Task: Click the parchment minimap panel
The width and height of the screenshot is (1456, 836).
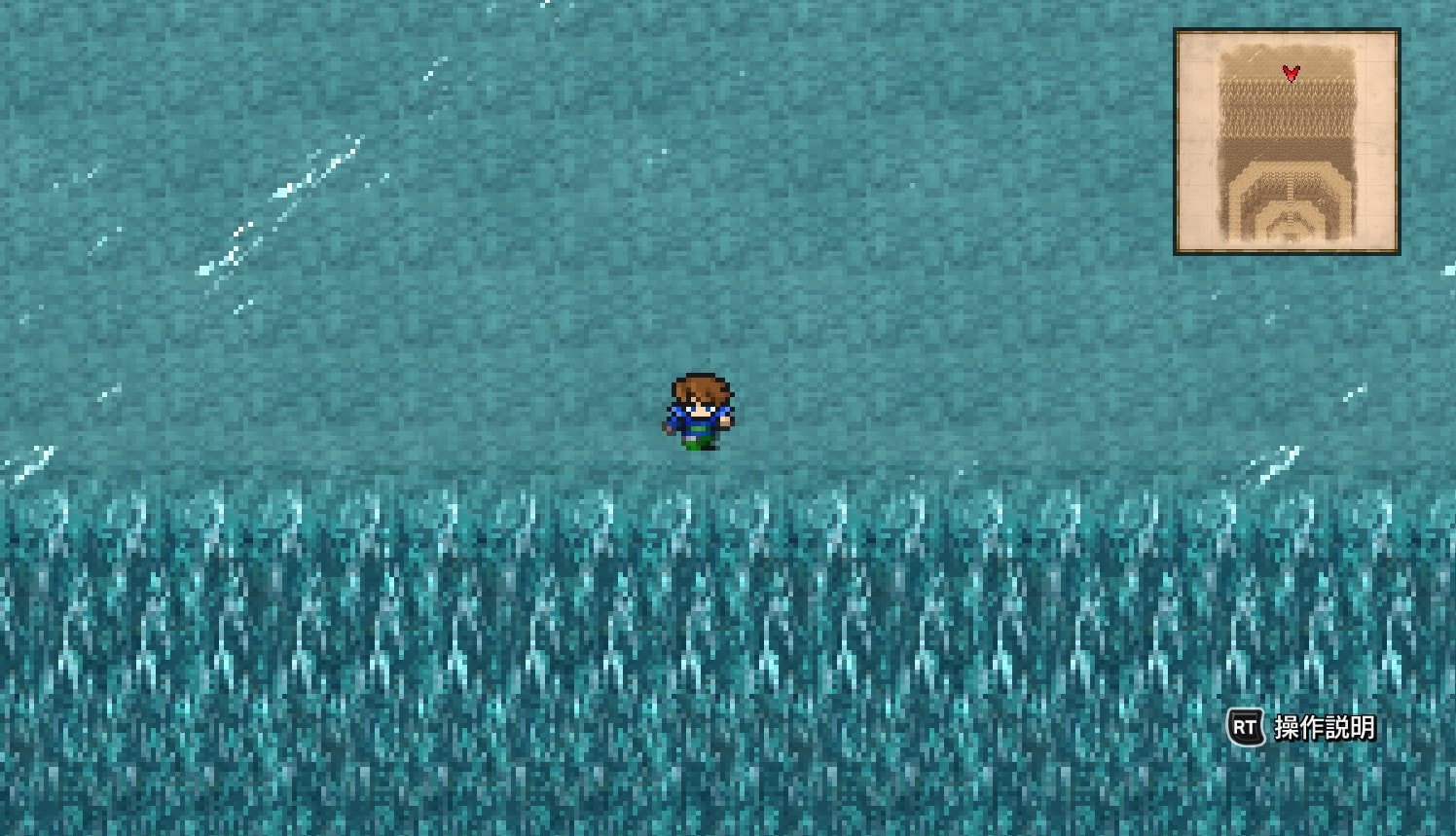Action: click(x=1287, y=141)
